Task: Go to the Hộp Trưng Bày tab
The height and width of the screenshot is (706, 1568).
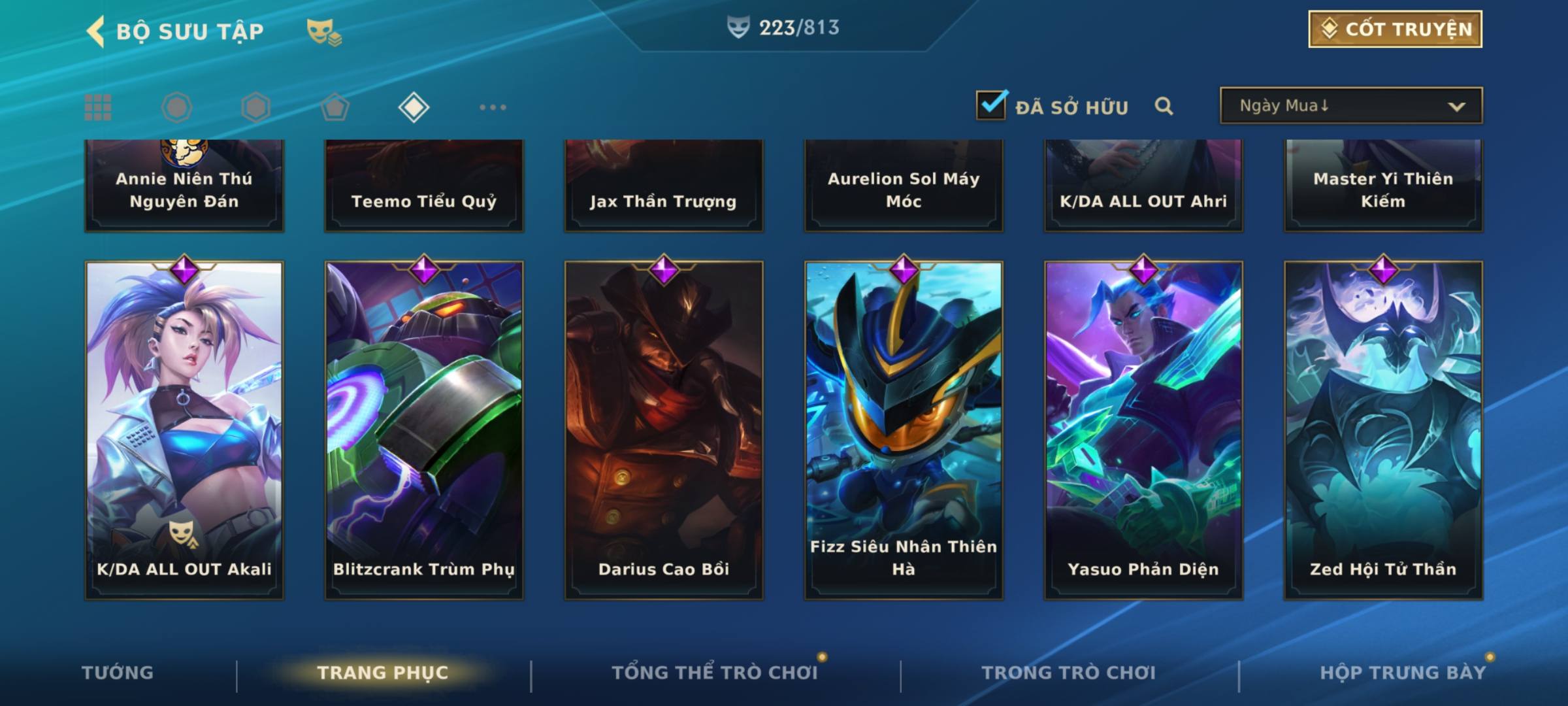Action: tap(1402, 673)
